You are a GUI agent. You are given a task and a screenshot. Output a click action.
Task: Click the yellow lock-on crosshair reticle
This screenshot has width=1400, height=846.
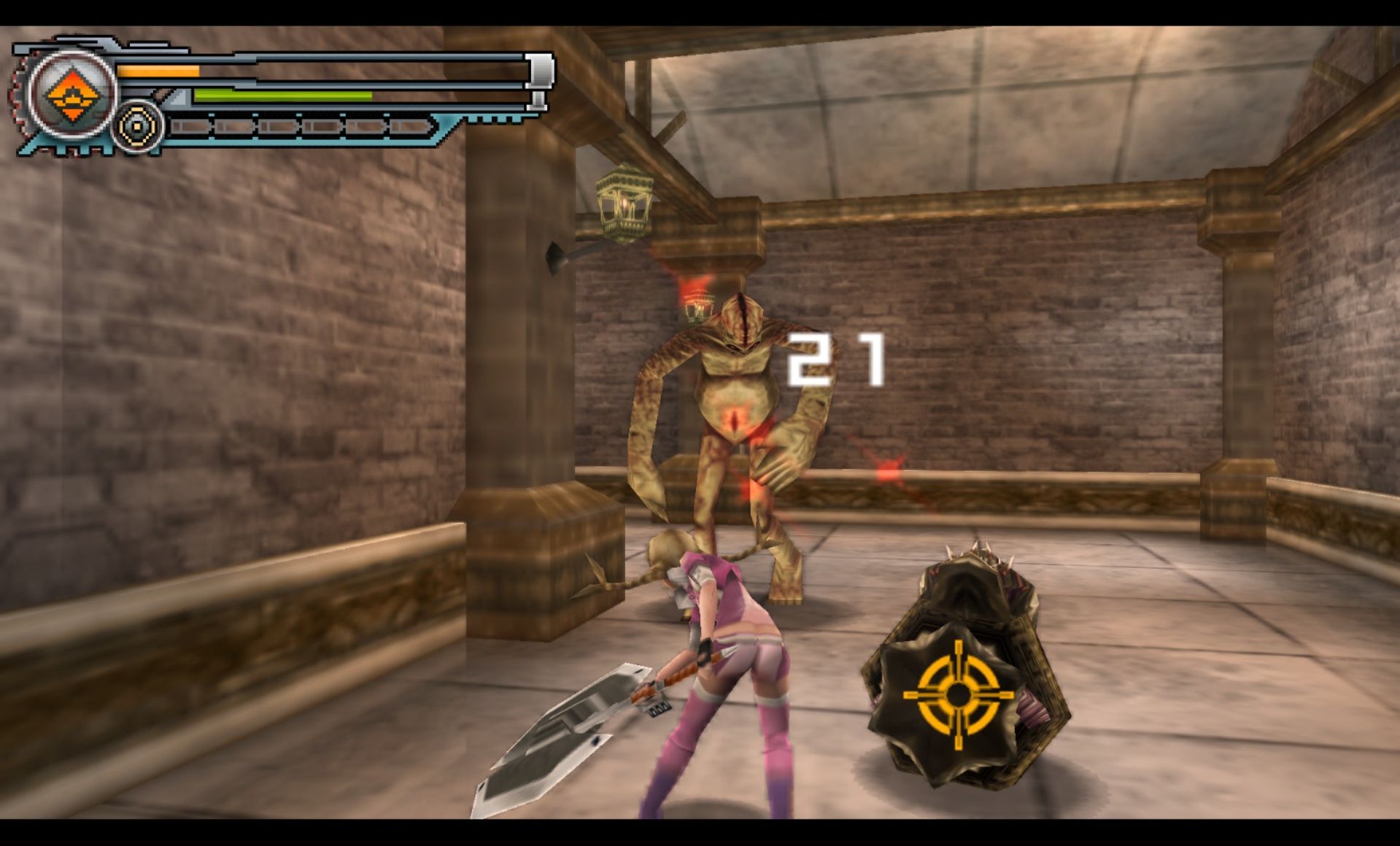pyautogui.click(x=959, y=694)
